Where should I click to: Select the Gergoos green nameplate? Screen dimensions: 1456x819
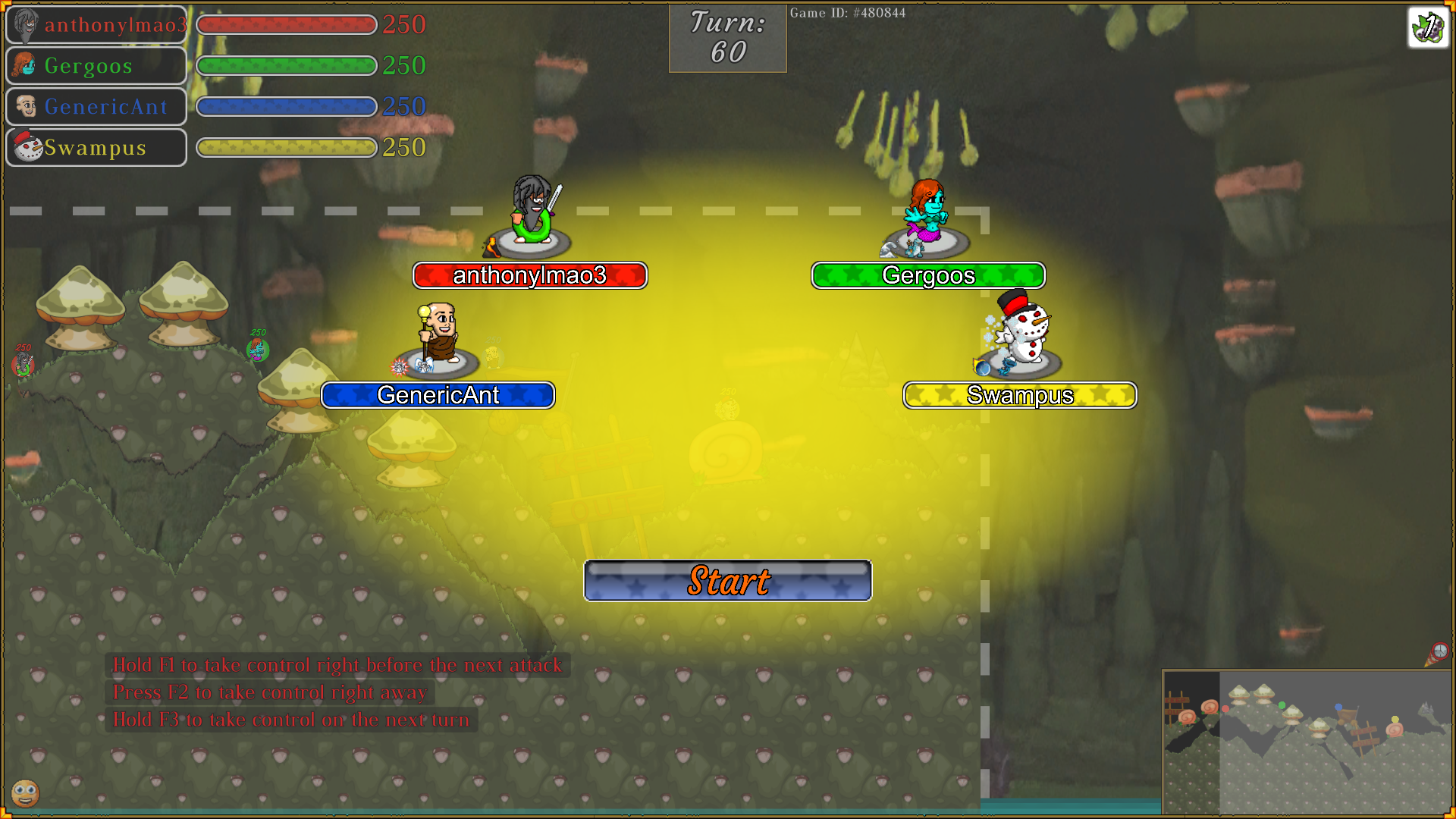(927, 275)
